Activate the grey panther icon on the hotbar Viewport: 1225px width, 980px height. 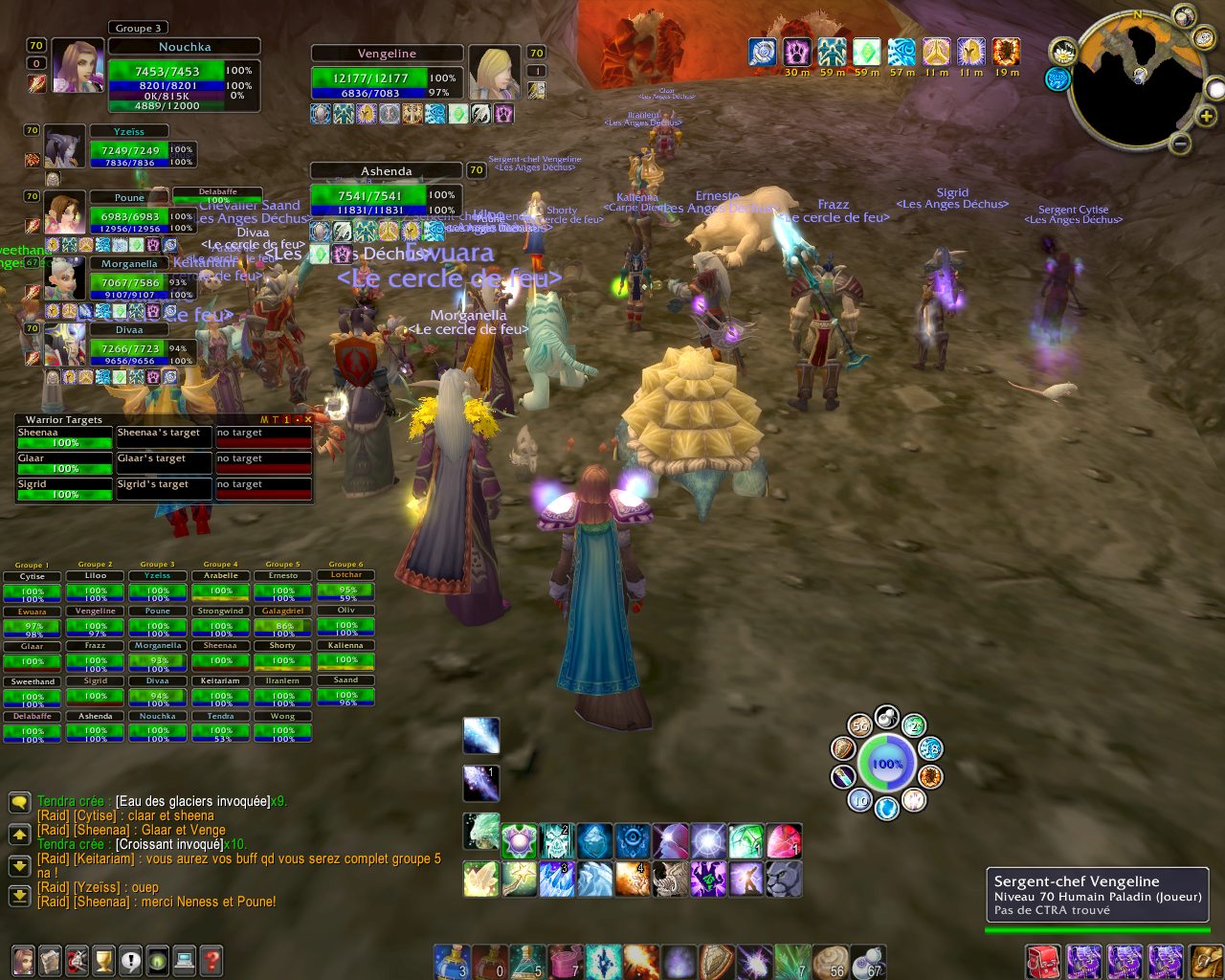[783, 879]
